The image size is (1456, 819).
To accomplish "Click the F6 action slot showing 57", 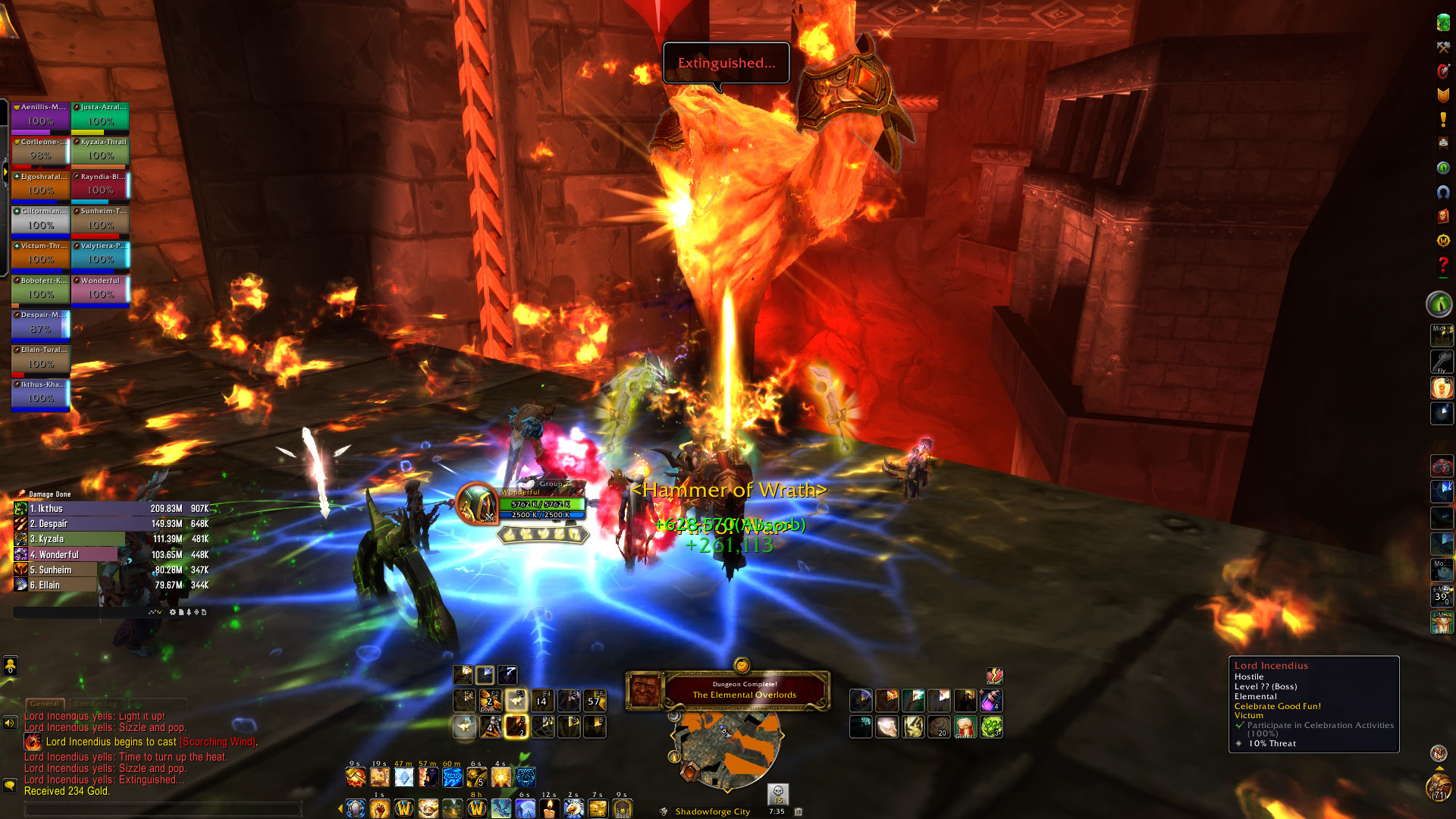I will [595, 701].
